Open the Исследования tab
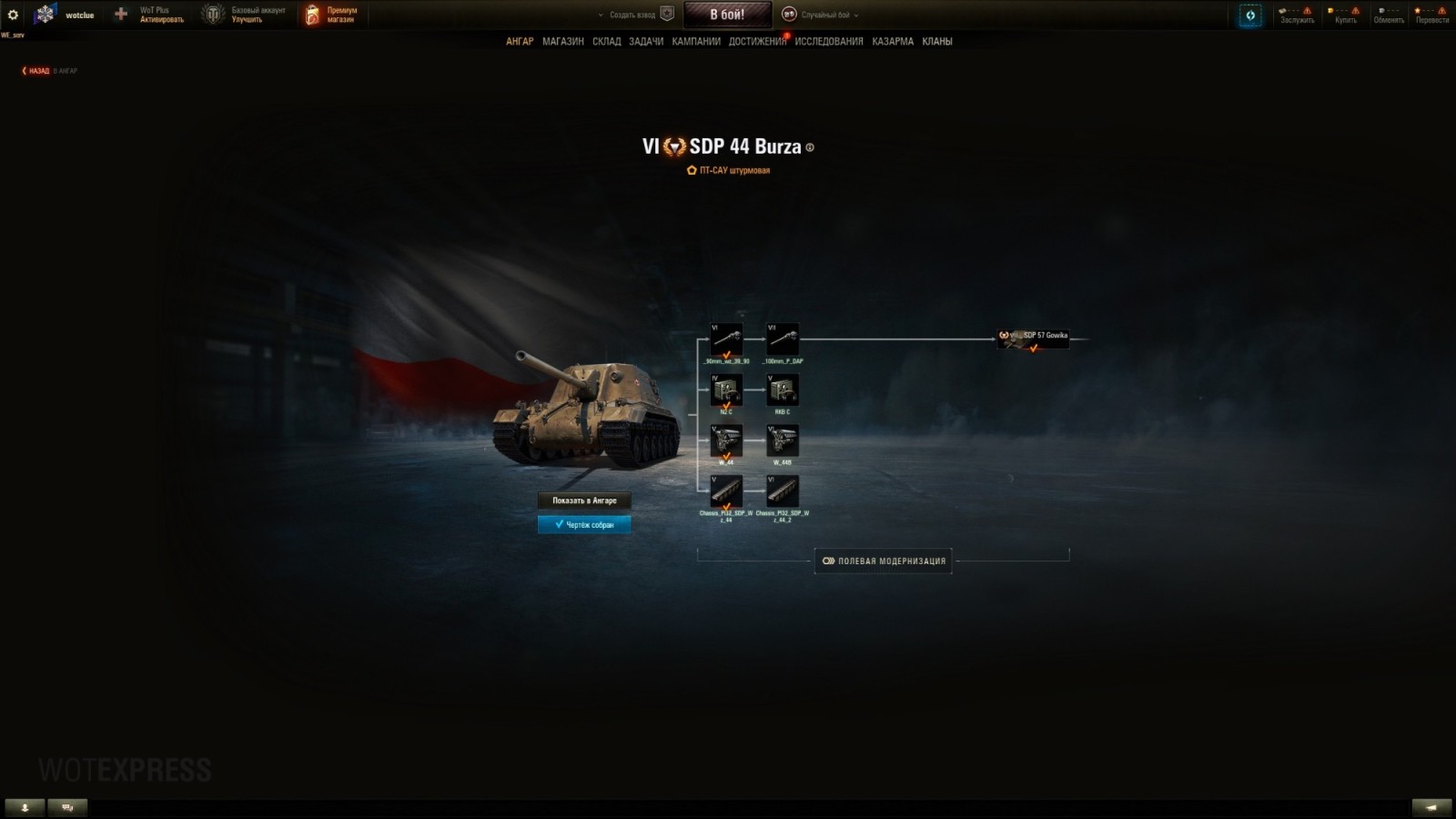 tap(828, 42)
